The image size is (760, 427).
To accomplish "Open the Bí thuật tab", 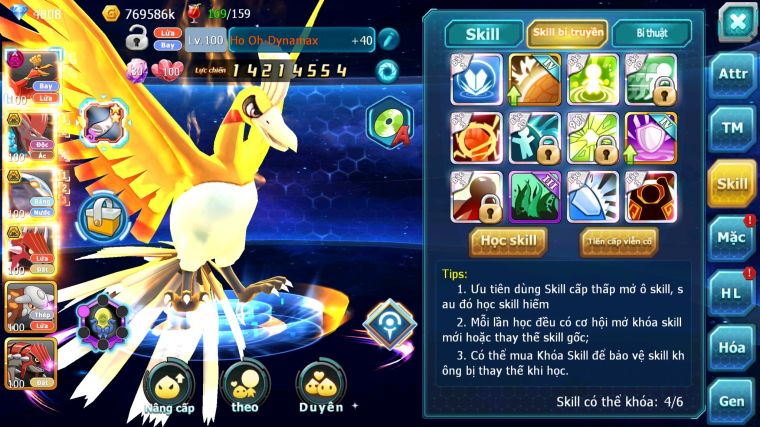I will click(651, 33).
